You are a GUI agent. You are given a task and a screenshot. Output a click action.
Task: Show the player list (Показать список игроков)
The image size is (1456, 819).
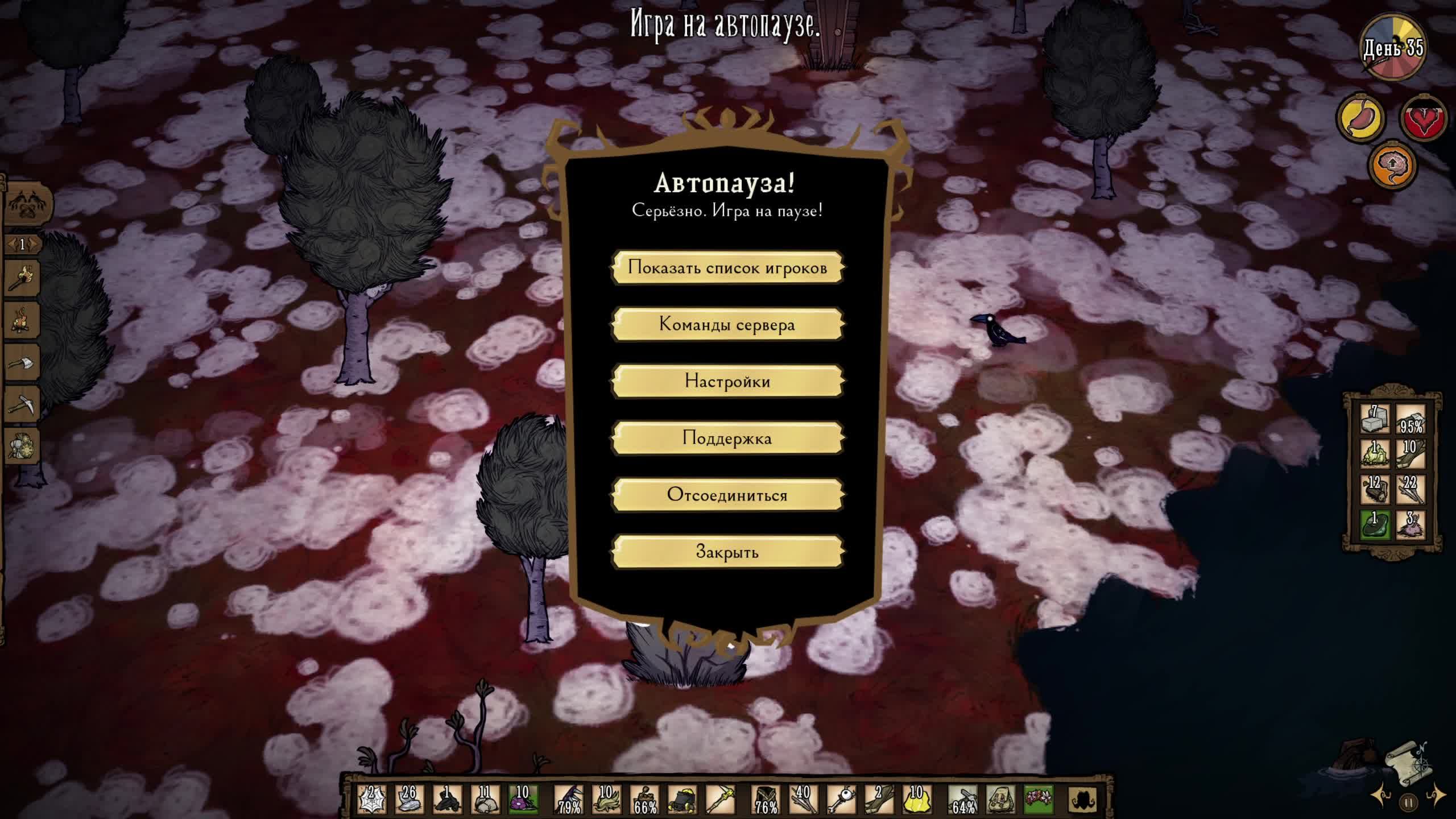727,267
